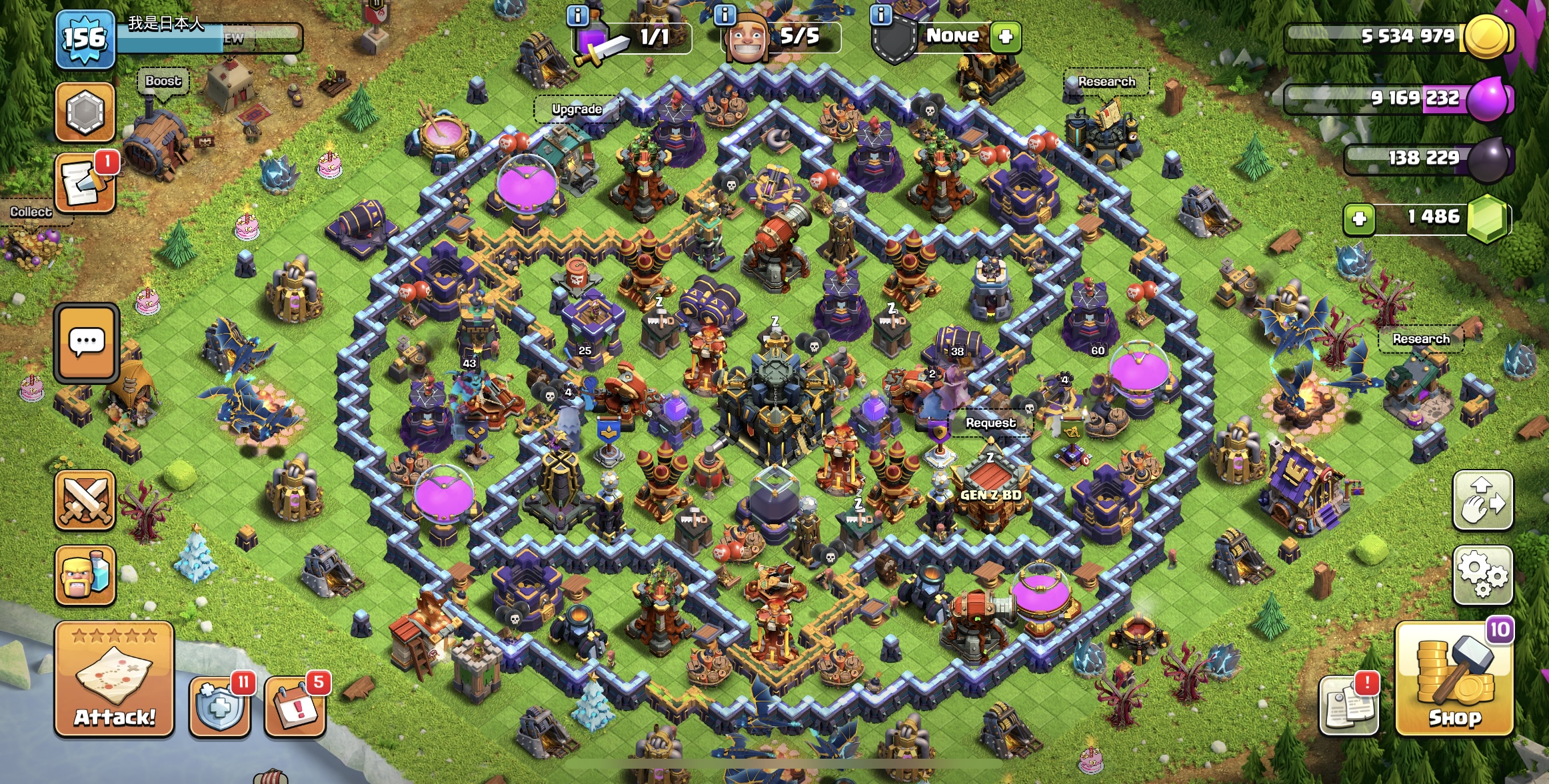This screenshot has width=1549, height=784.
Task: Open the events calendar icon
Action: [295, 707]
